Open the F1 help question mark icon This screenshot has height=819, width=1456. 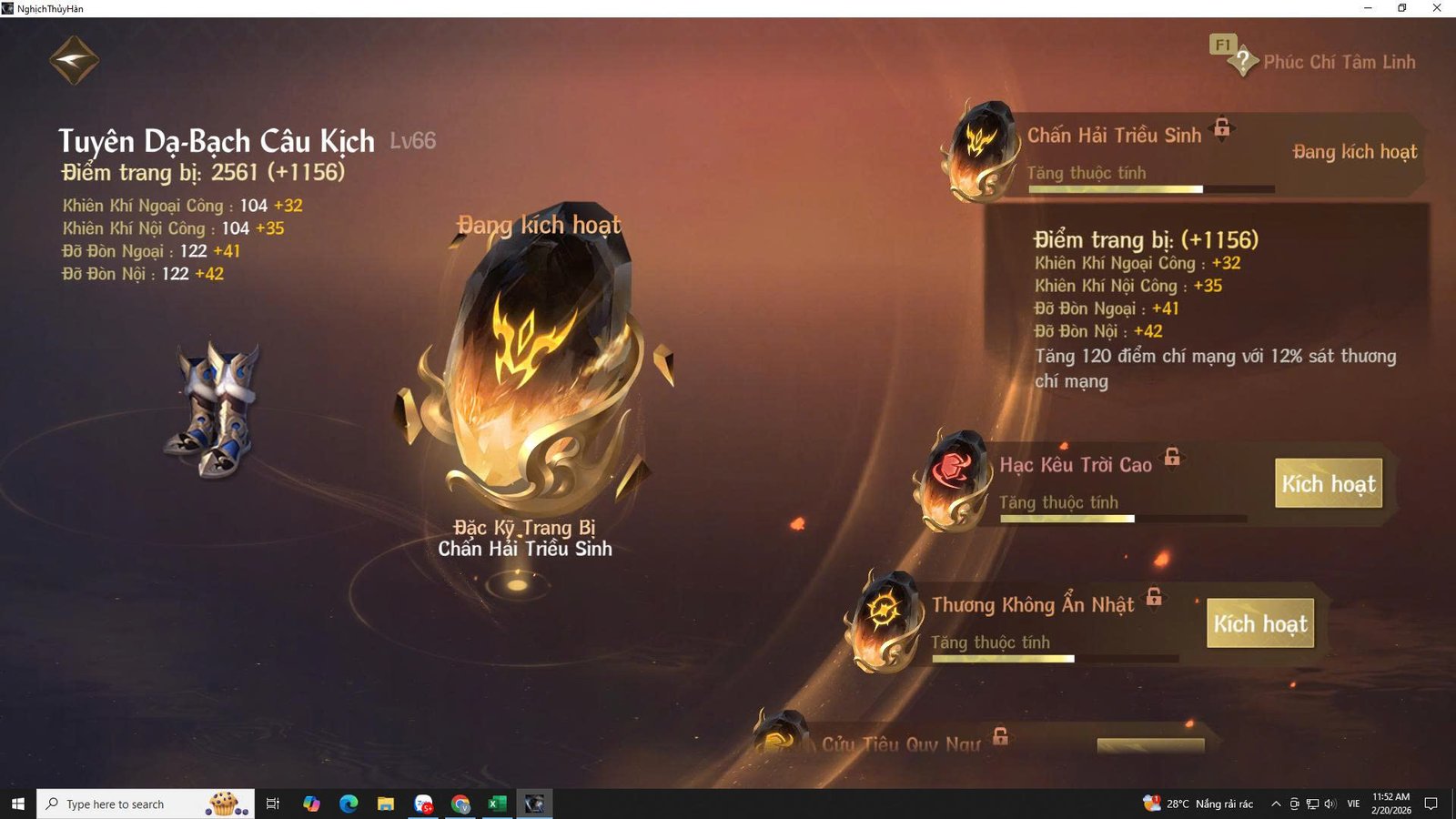(1243, 60)
